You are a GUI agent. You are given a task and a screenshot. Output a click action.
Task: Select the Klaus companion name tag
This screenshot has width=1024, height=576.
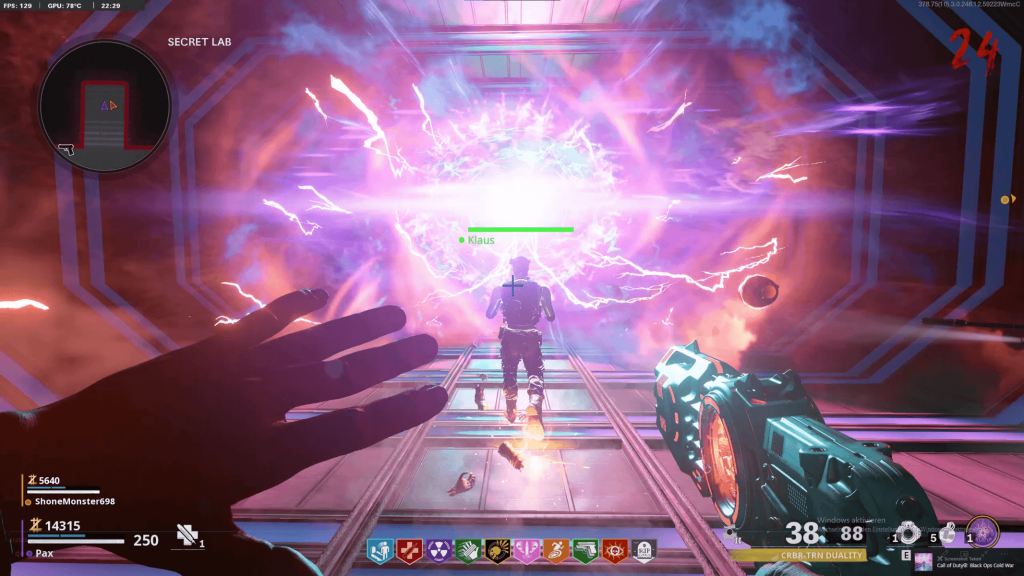point(481,240)
